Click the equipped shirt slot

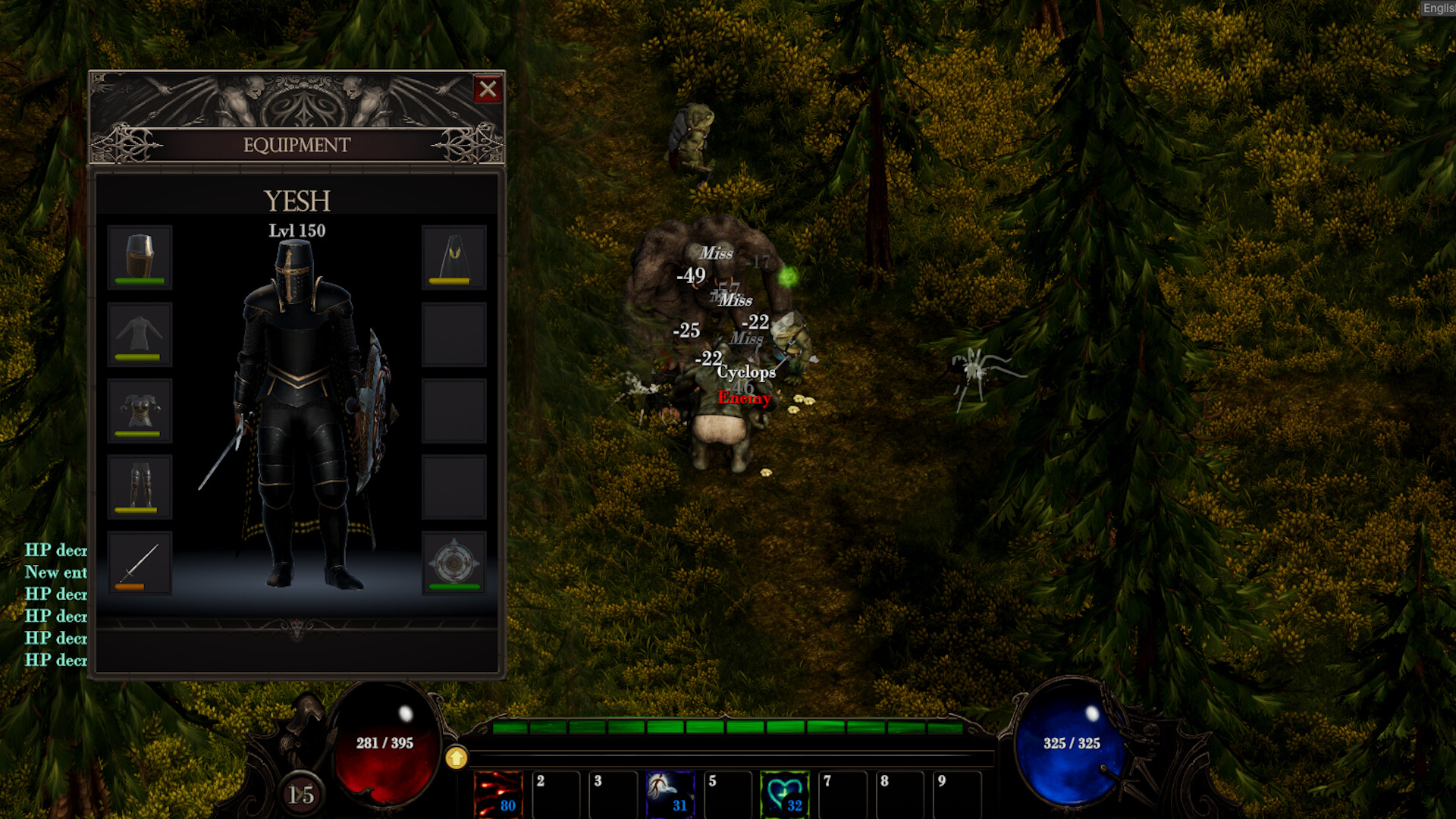tap(140, 334)
